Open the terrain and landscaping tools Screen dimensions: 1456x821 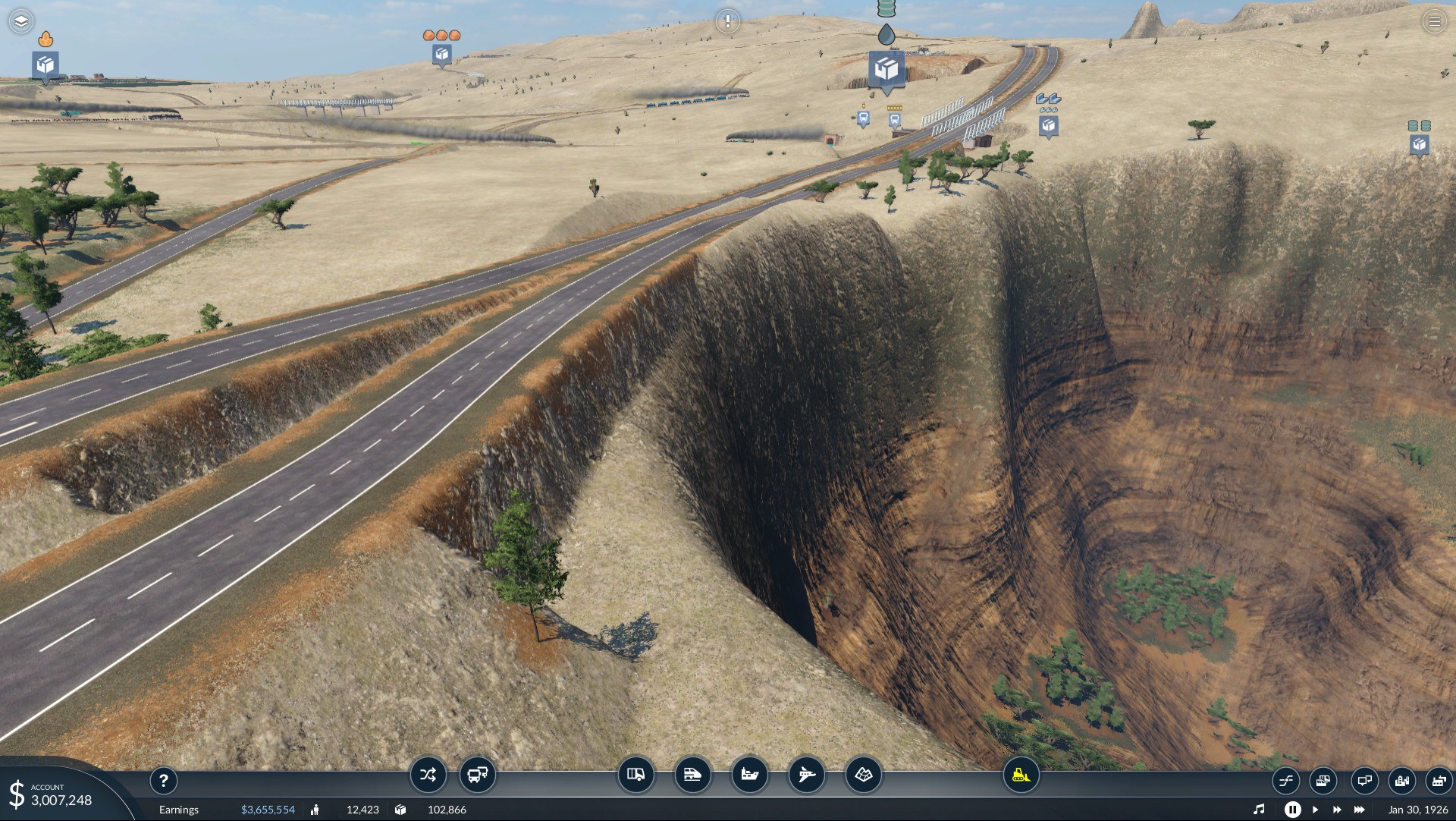coord(864,775)
